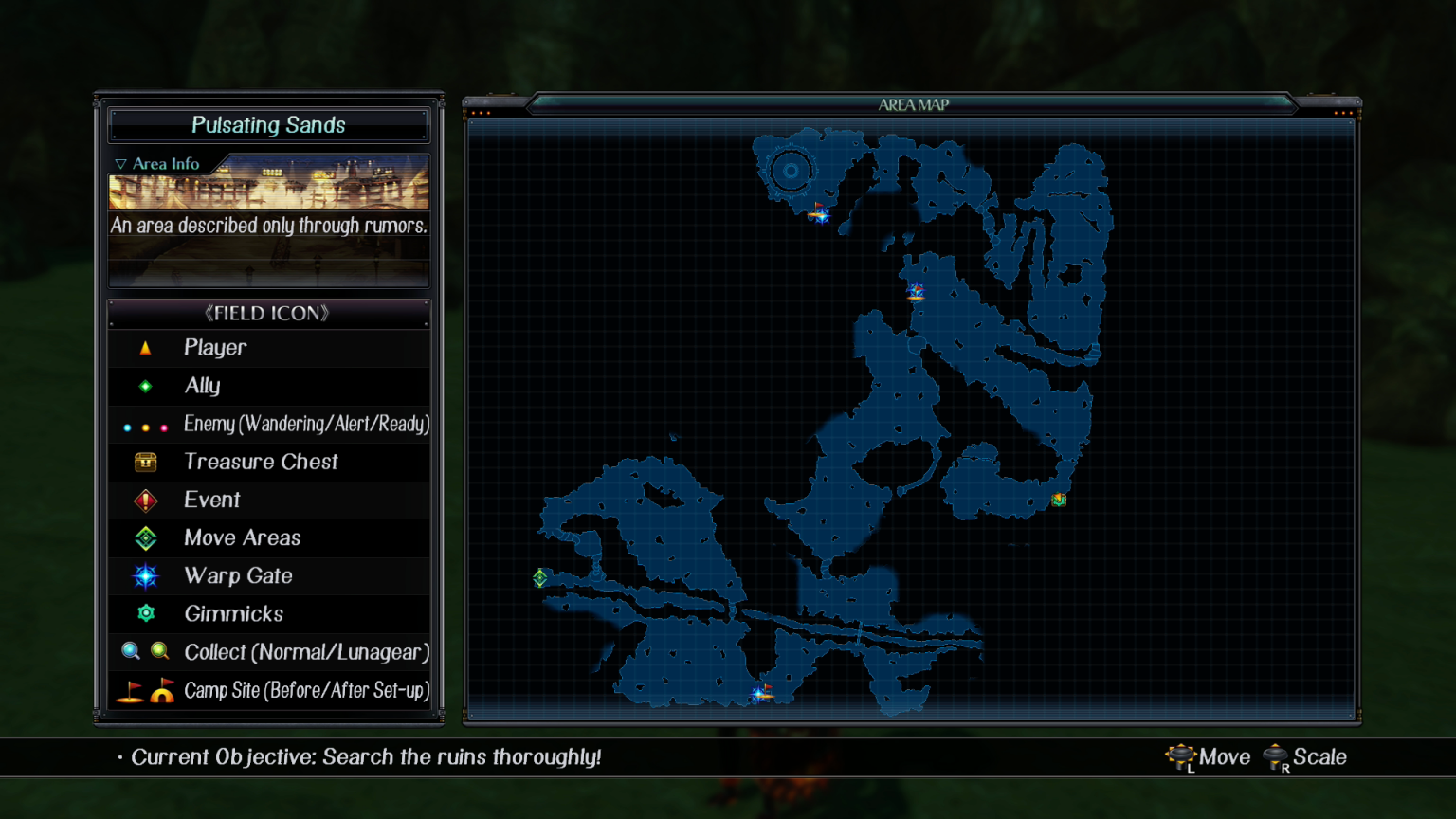Click the green Move Areas marker on the map's left
The image size is (1456, 819).
pos(539,575)
